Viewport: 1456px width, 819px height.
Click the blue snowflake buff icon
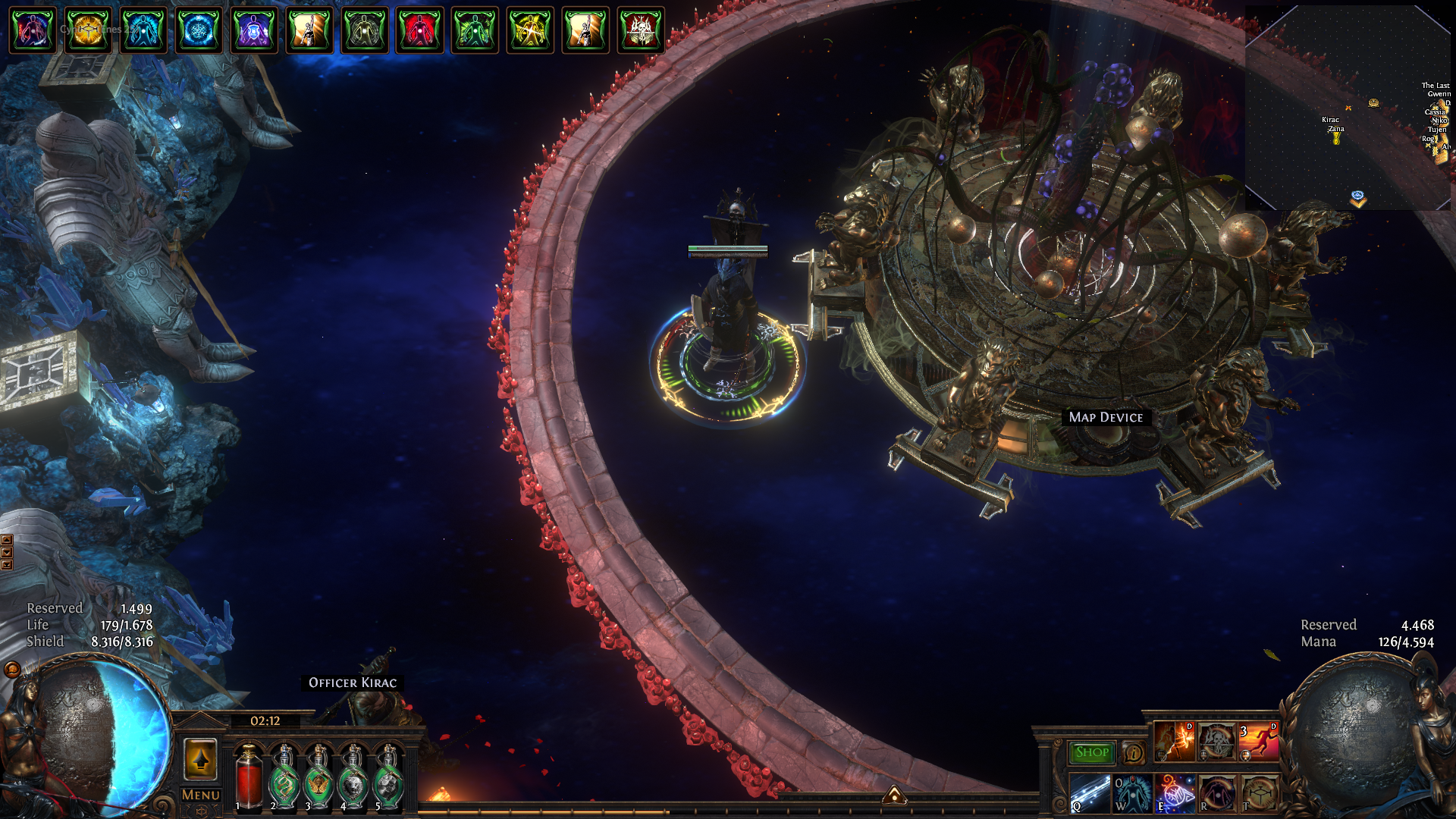coord(199,30)
